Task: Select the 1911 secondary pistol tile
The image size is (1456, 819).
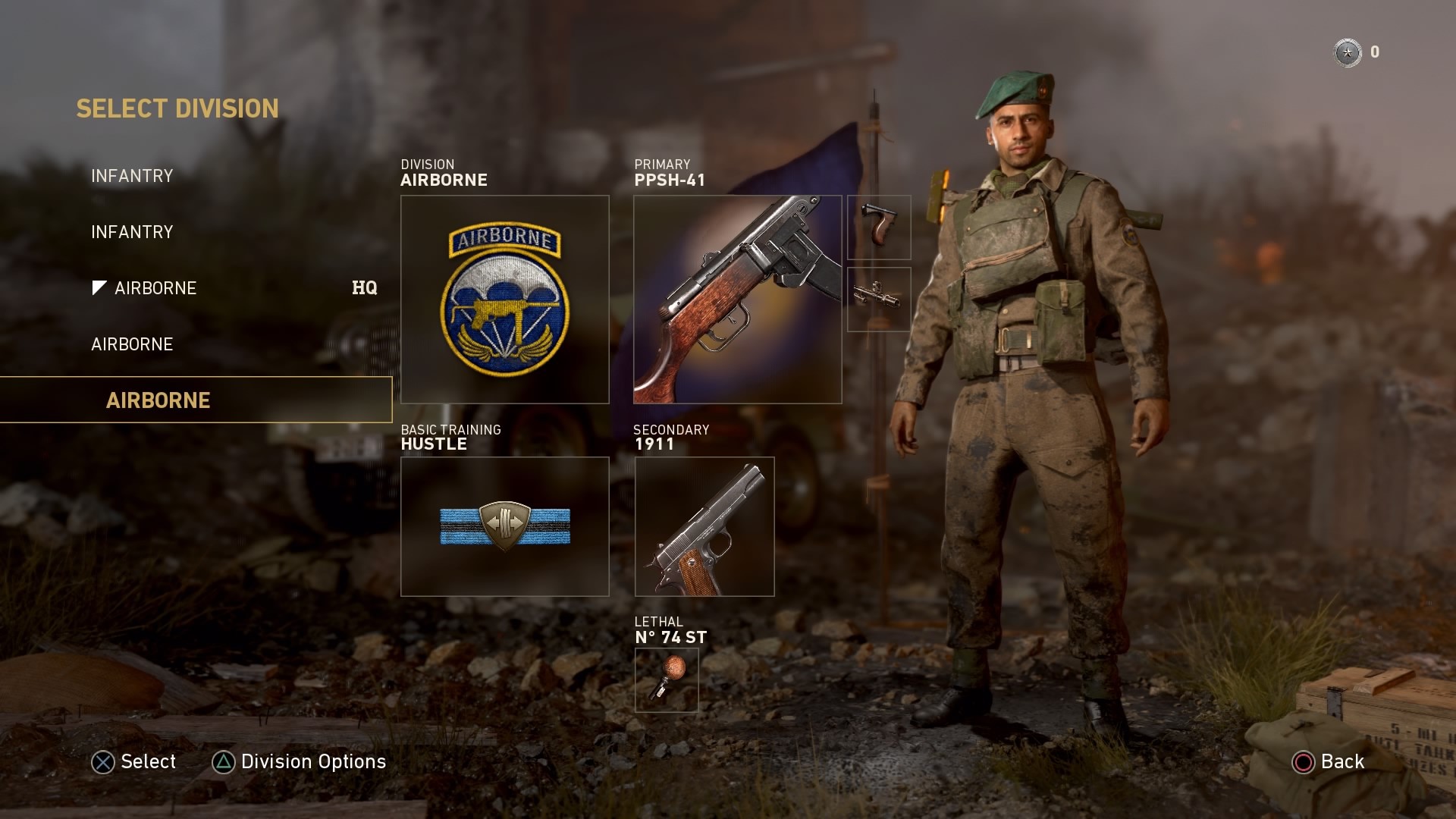Action: tap(704, 526)
